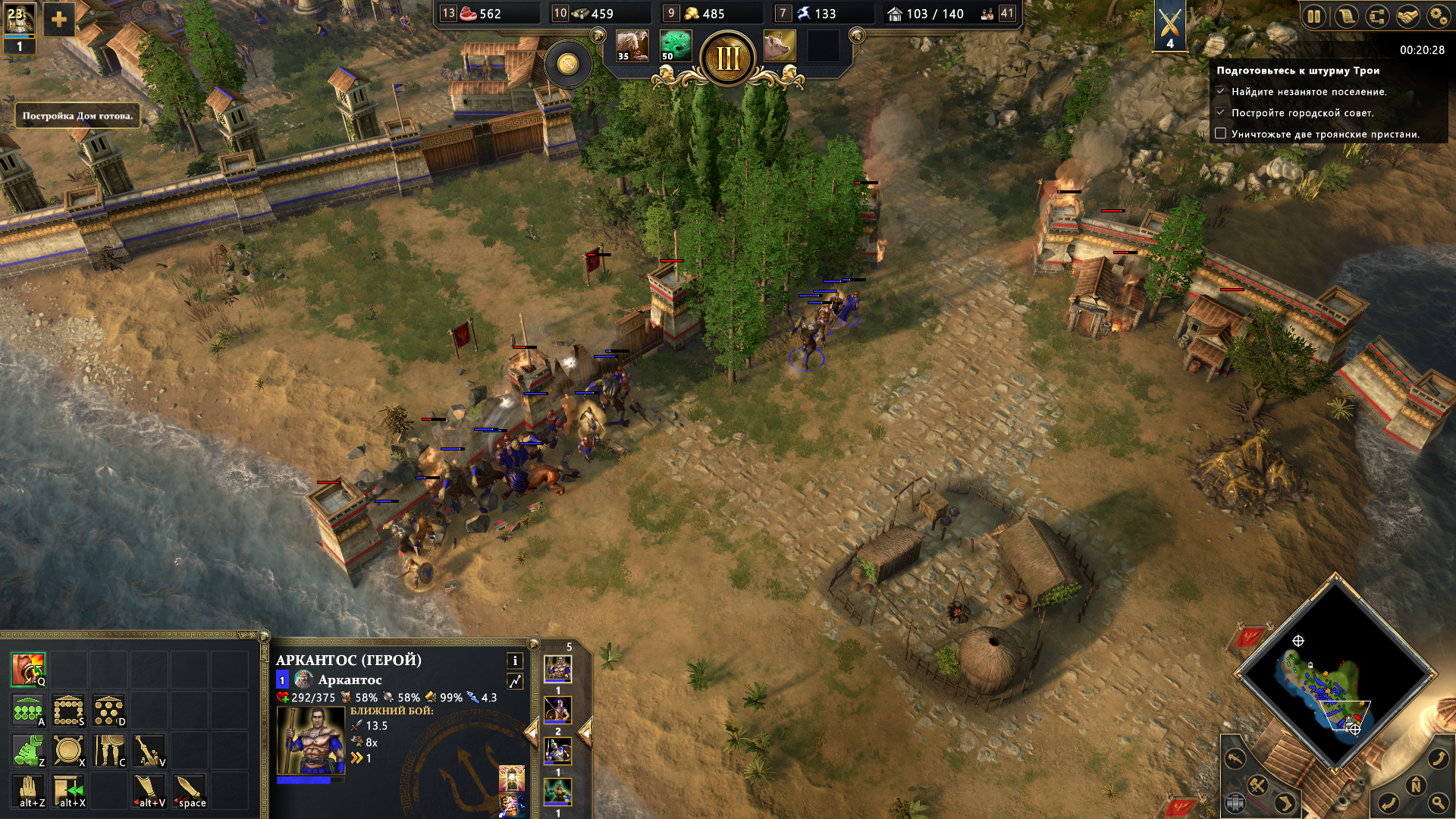Image resolution: width=1456 pixels, height=819 pixels.
Task: Cast the age III god power medallion
Action: tap(728, 58)
